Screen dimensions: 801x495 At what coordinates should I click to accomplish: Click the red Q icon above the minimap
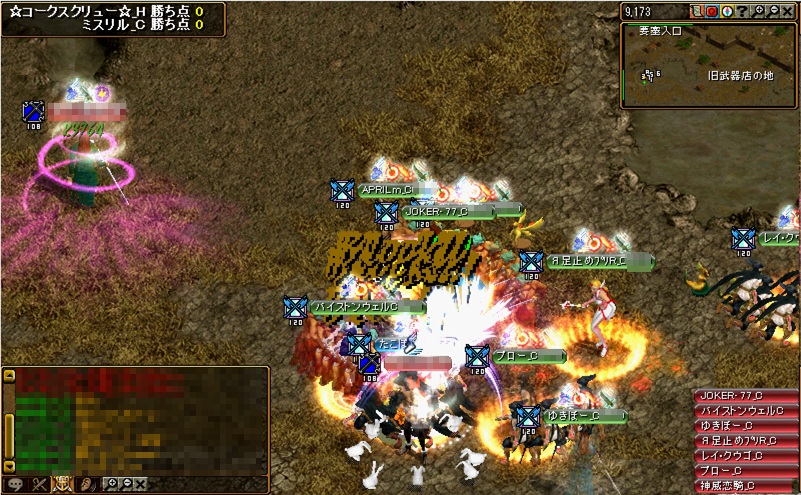point(711,11)
